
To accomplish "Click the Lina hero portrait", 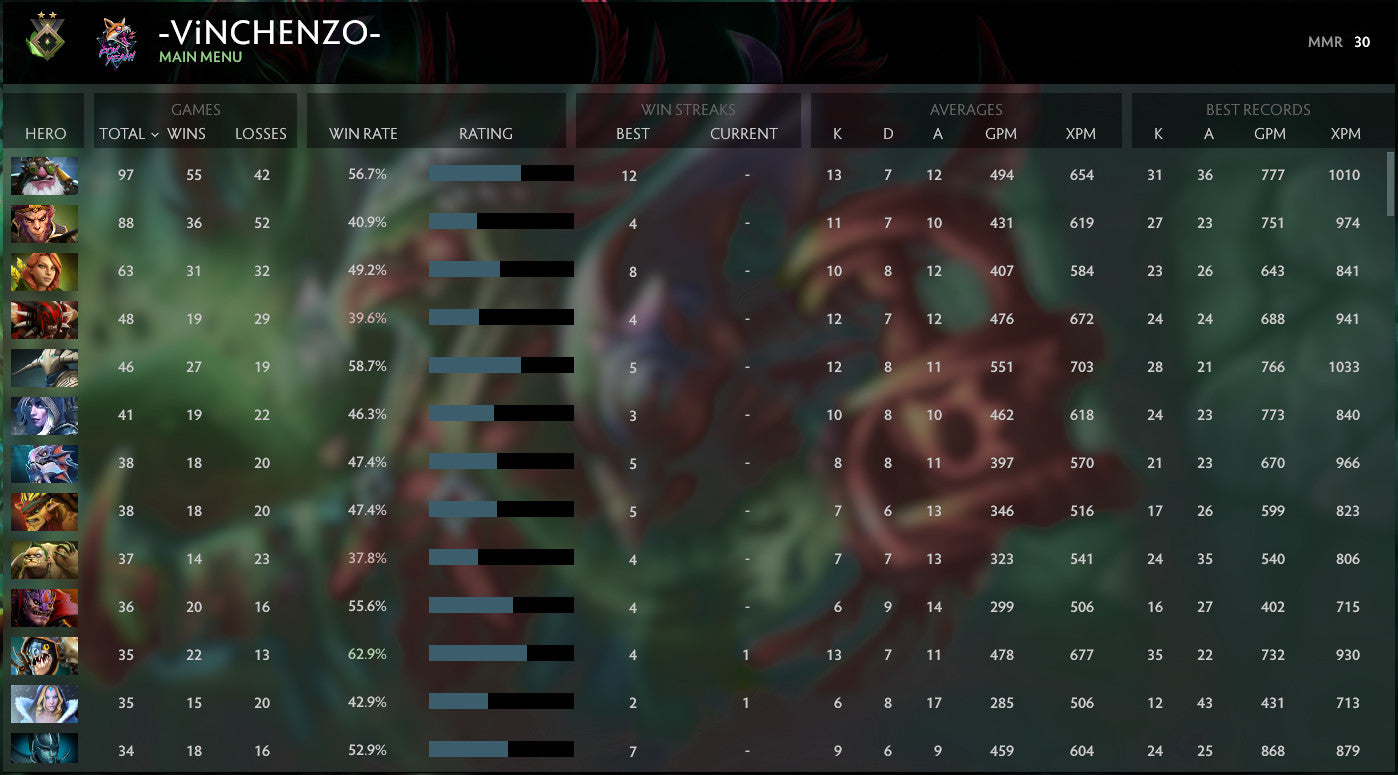I will click(x=44, y=271).
